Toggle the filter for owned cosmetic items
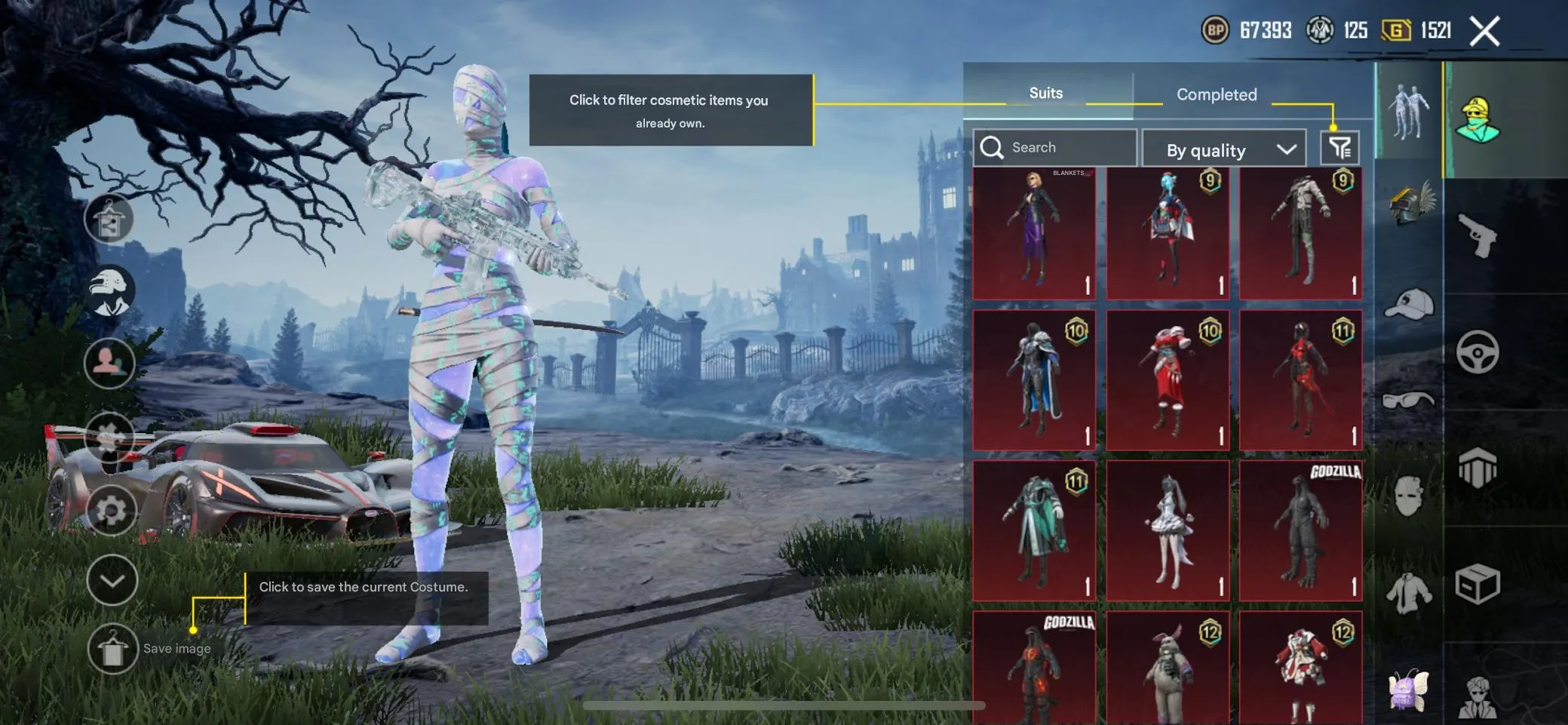1568x725 pixels. pyautogui.click(x=1340, y=147)
